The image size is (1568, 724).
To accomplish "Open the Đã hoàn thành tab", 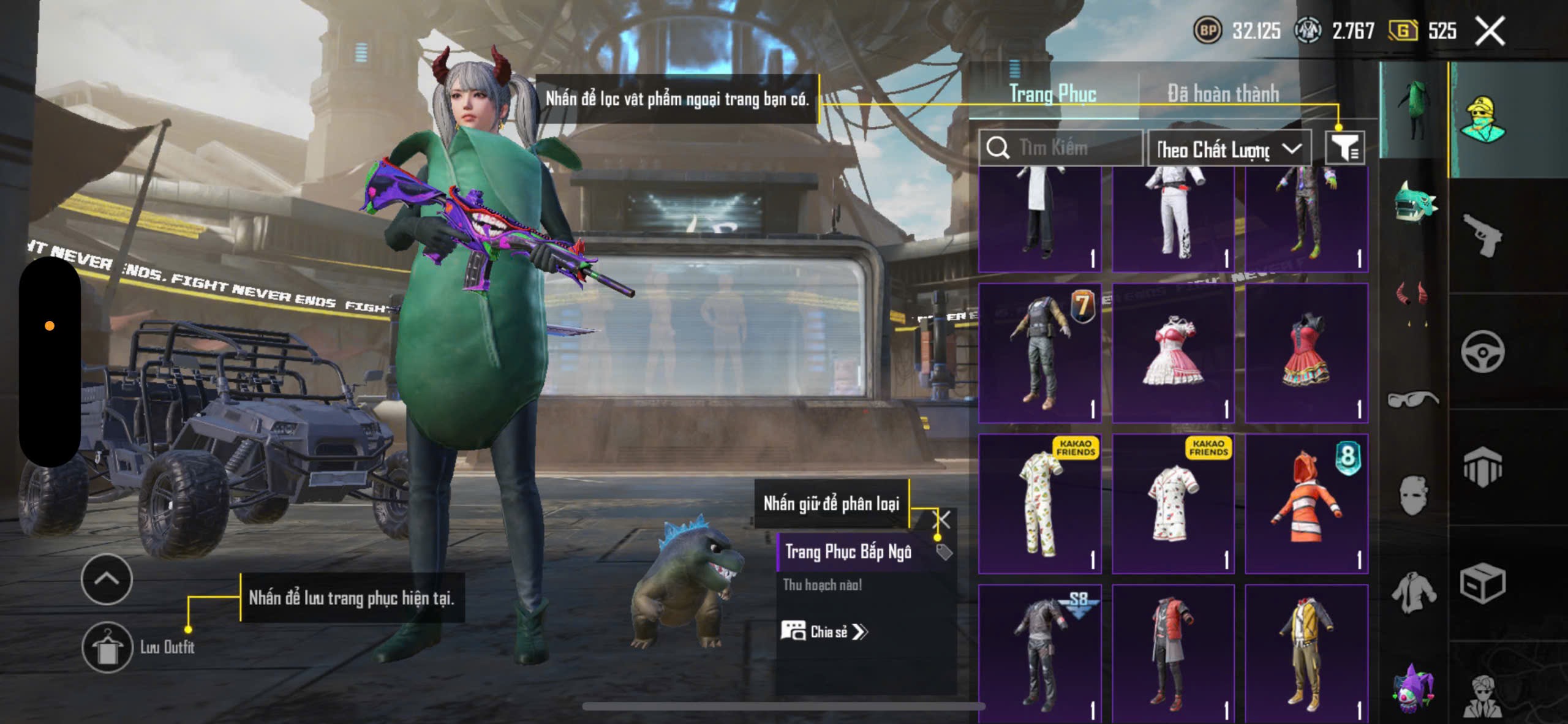I will [x=1223, y=94].
